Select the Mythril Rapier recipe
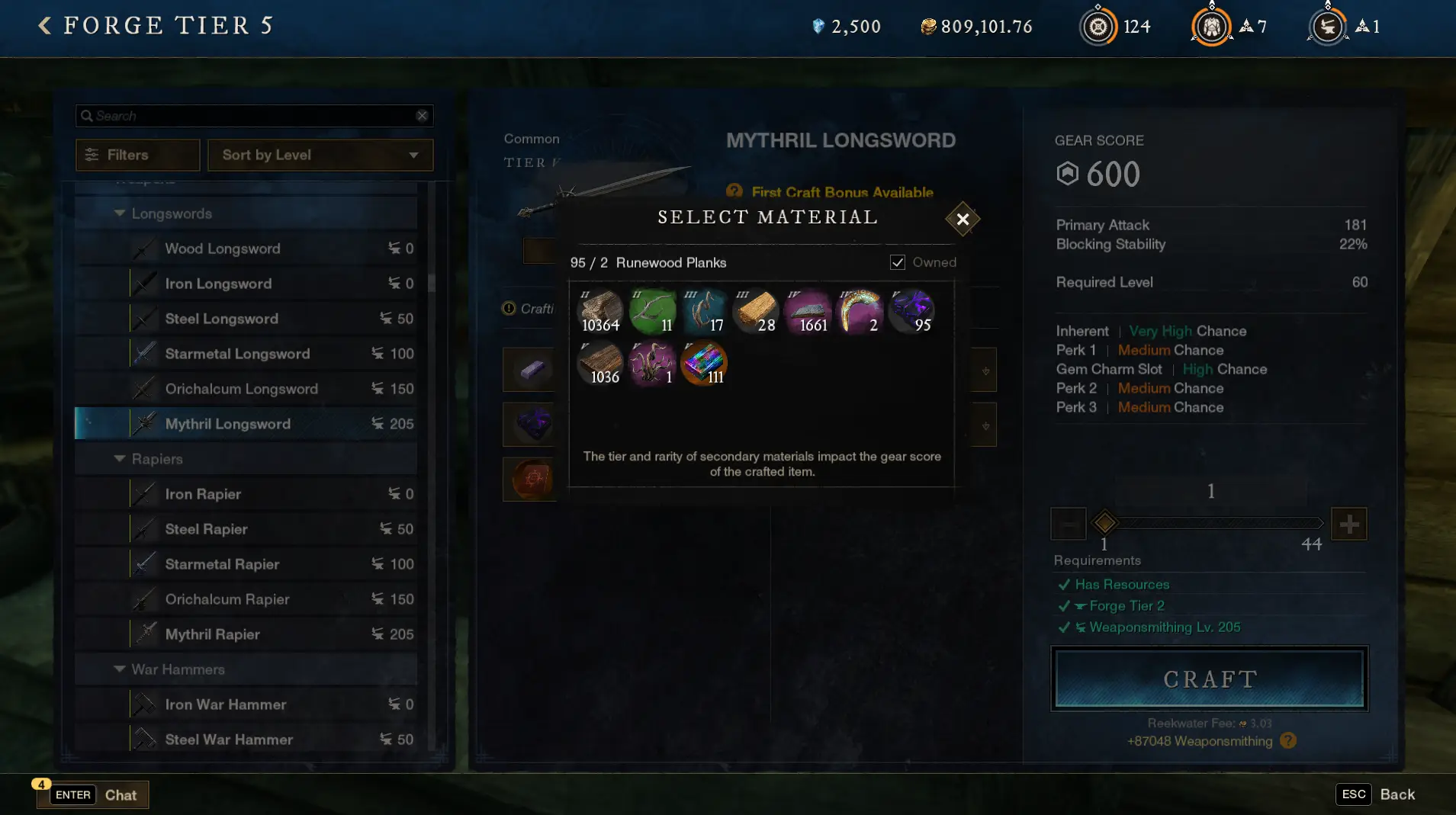Screen dimensions: 1456x815 (x=213, y=634)
